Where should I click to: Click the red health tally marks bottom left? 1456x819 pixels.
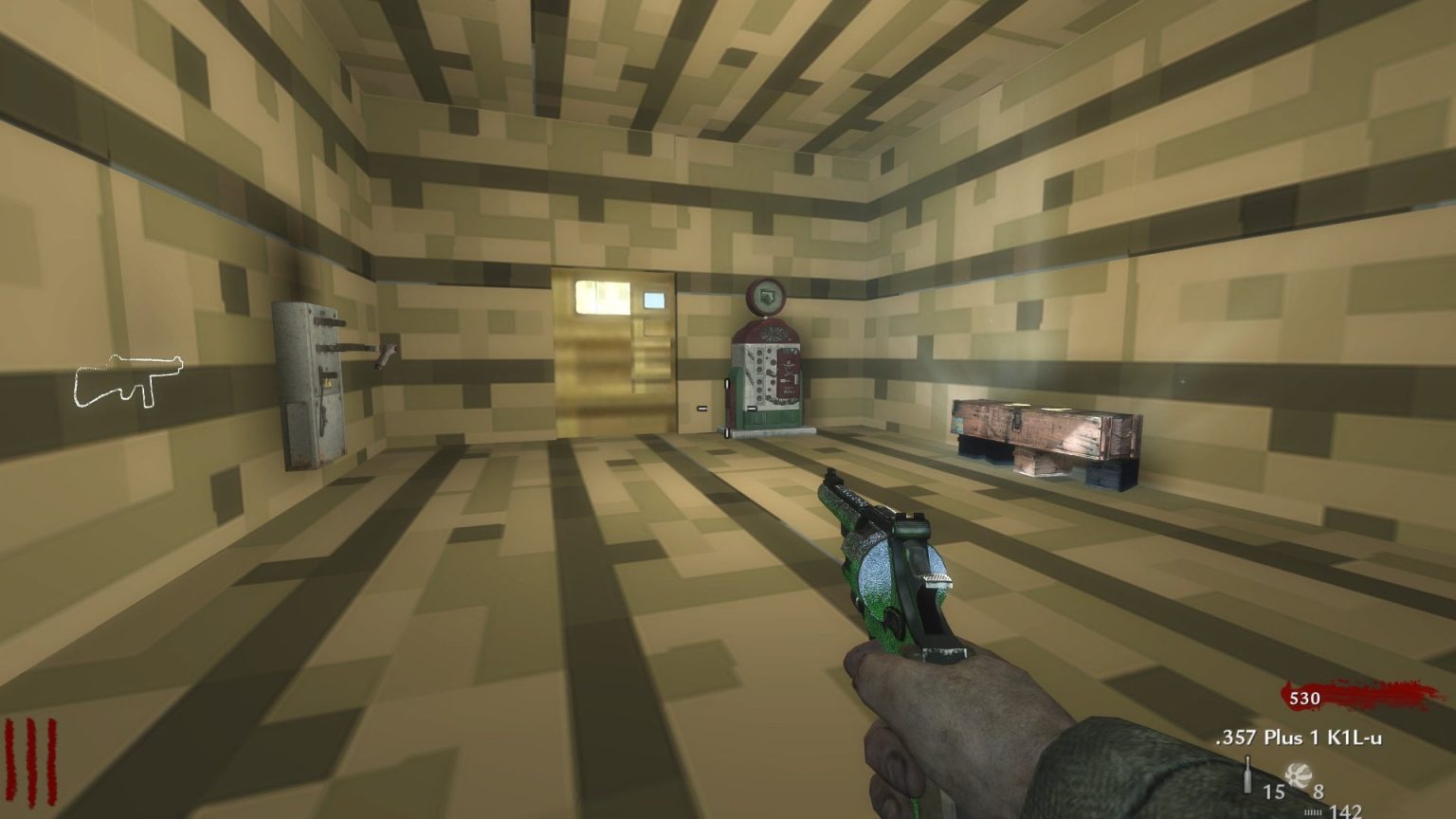click(31, 760)
